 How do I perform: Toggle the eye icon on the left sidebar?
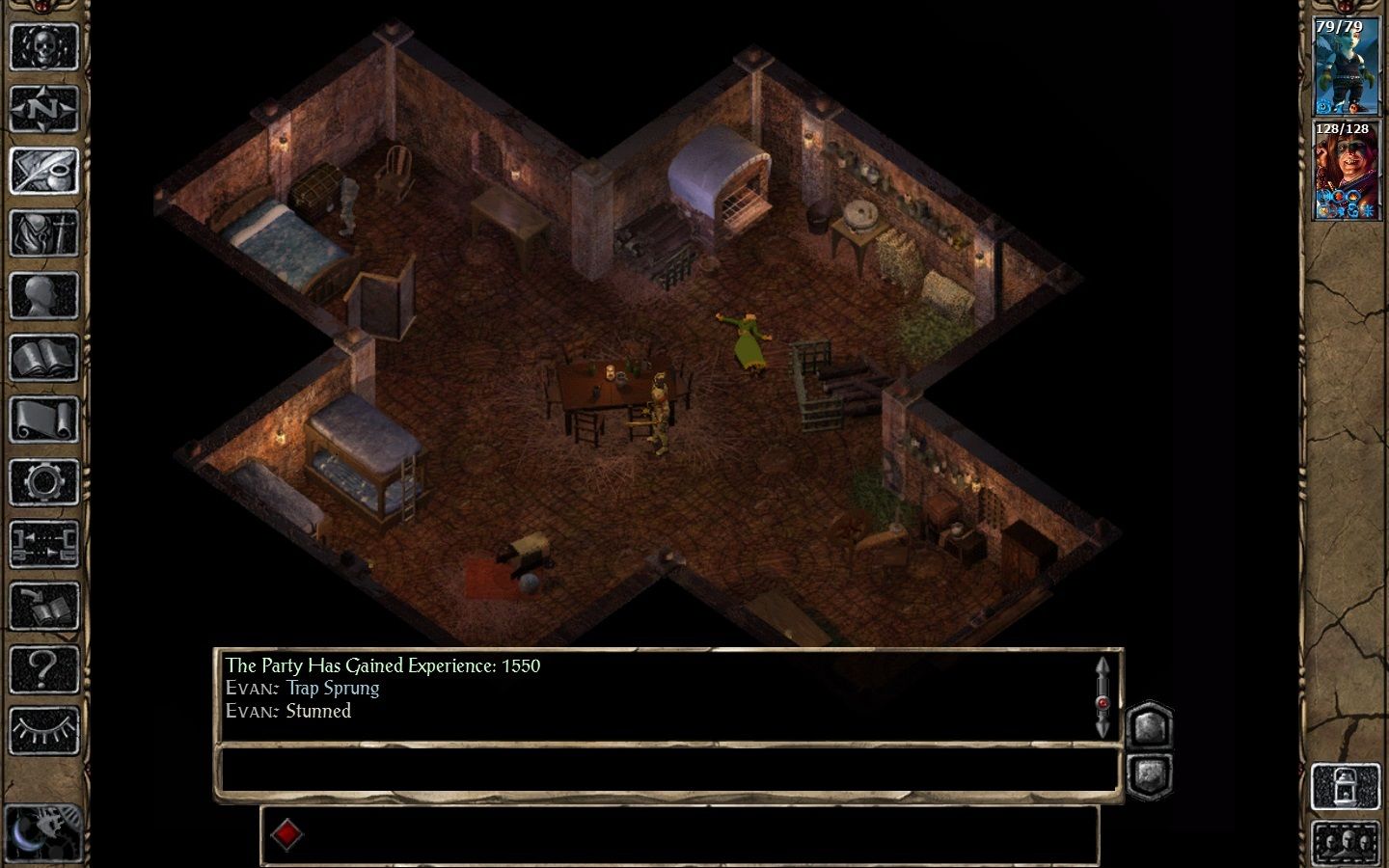[43, 728]
